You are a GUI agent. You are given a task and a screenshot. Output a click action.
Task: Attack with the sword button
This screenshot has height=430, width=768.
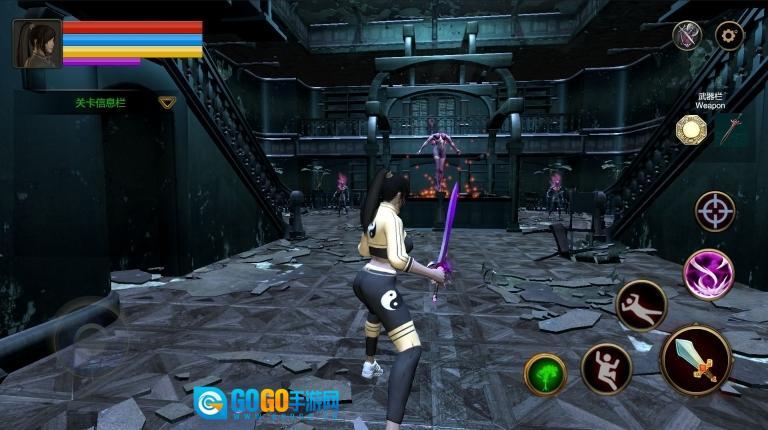(696, 358)
